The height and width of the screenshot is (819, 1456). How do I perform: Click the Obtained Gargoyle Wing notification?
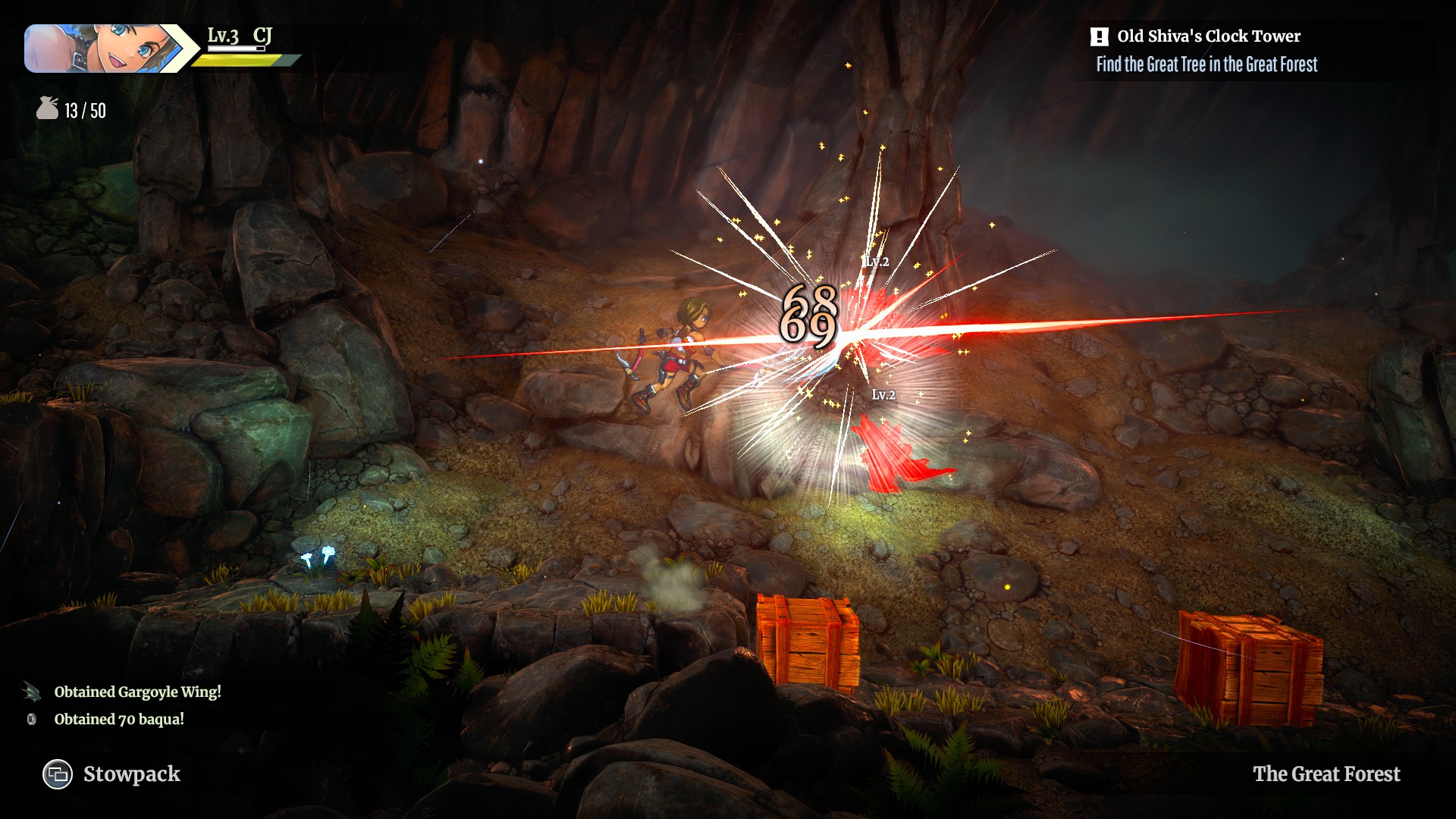click(x=137, y=692)
